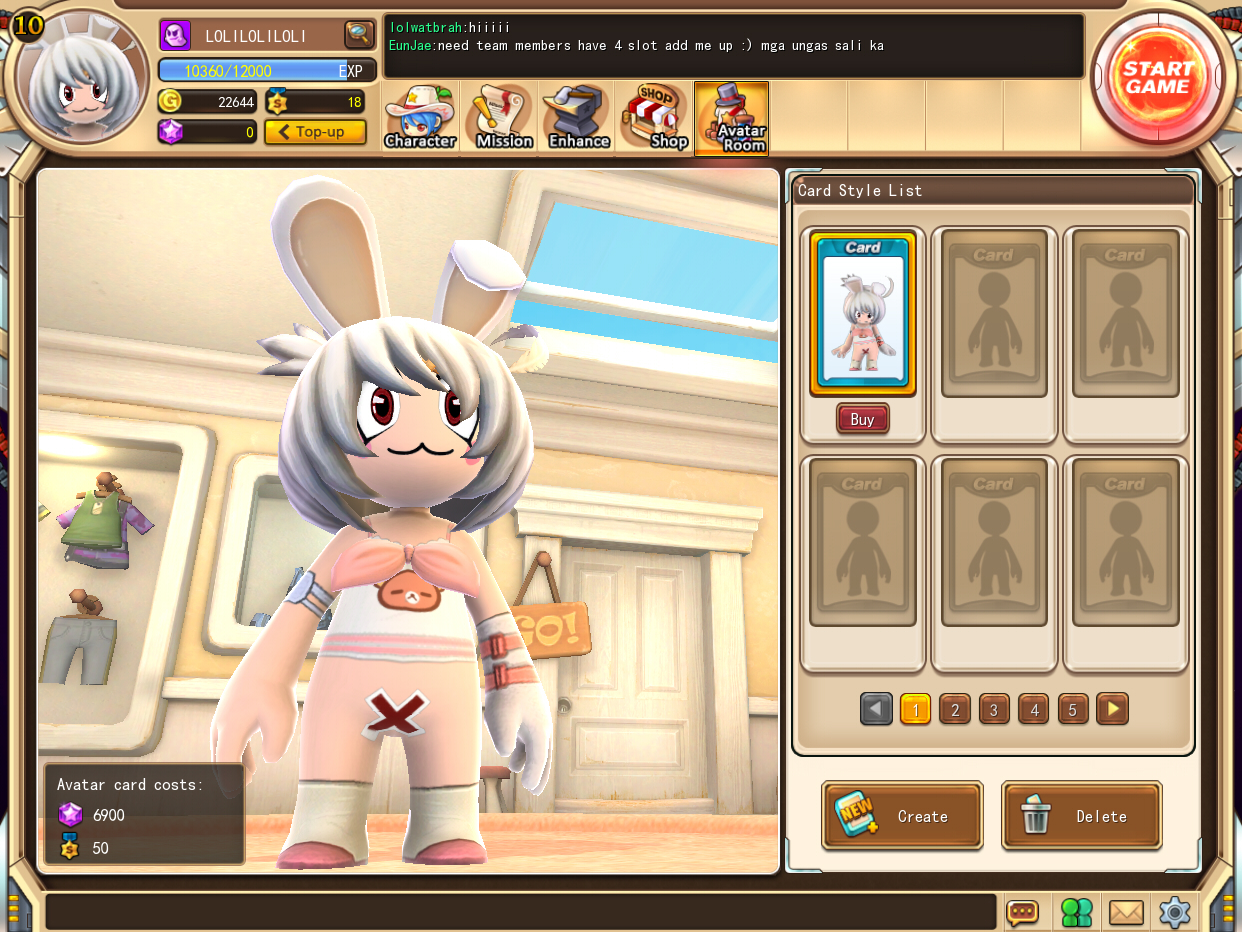Go to card list page 2
Screen dimensions: 1242x932
pyautogui.click(x=955, y=710)
